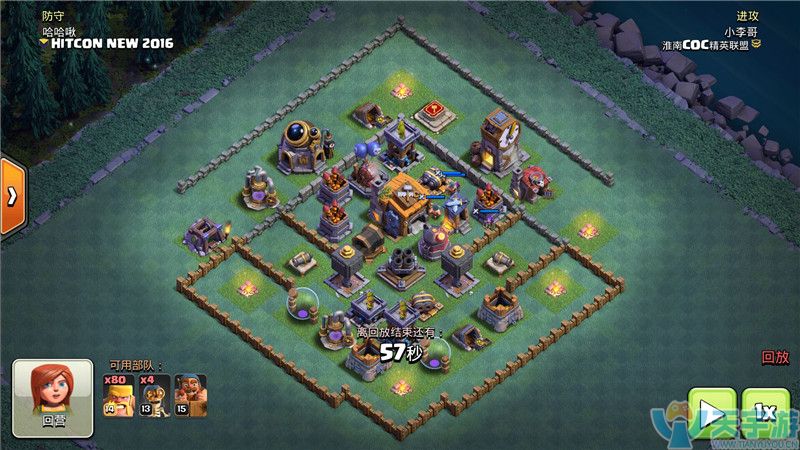Screen dimensions: 800x450
Task: Change replay speed with the 1x button
Action: coord(765,412)
